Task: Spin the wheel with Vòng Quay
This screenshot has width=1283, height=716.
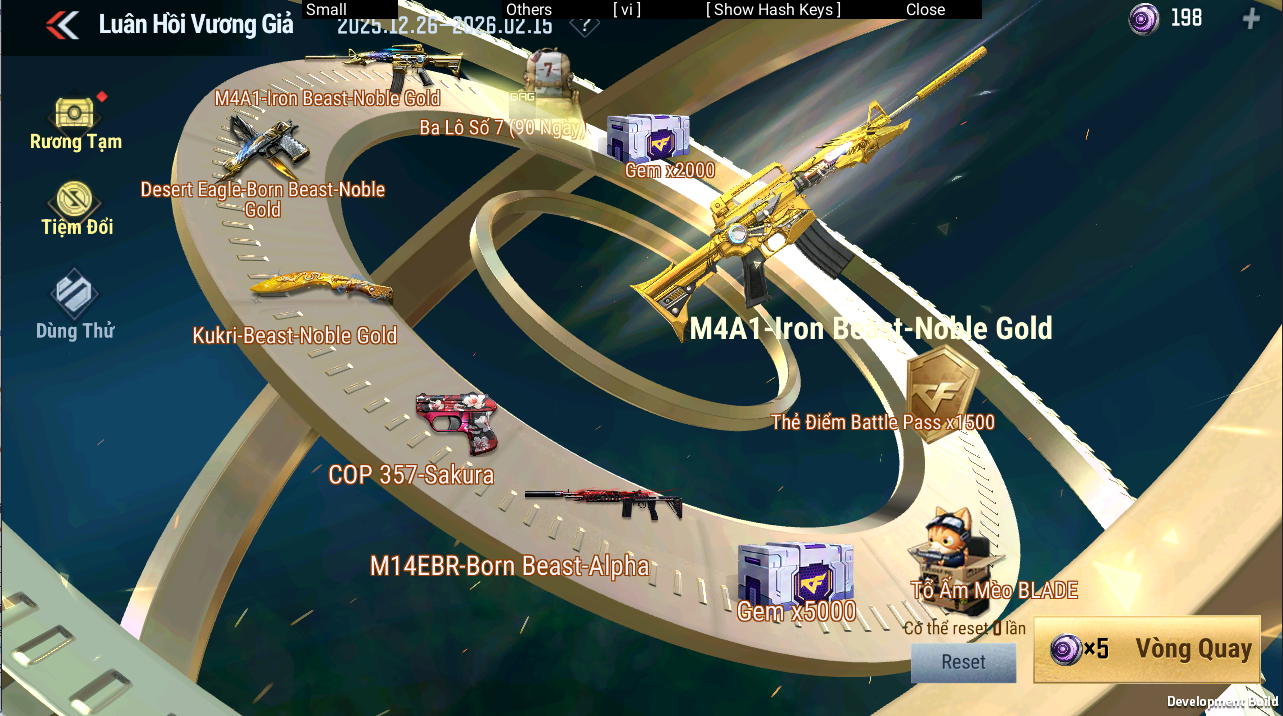Action: tap(1146, 649)
